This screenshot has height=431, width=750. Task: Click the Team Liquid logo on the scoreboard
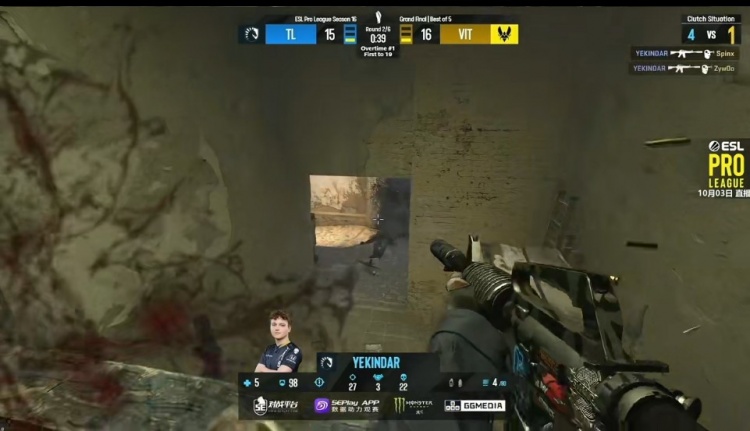(251, 34)
